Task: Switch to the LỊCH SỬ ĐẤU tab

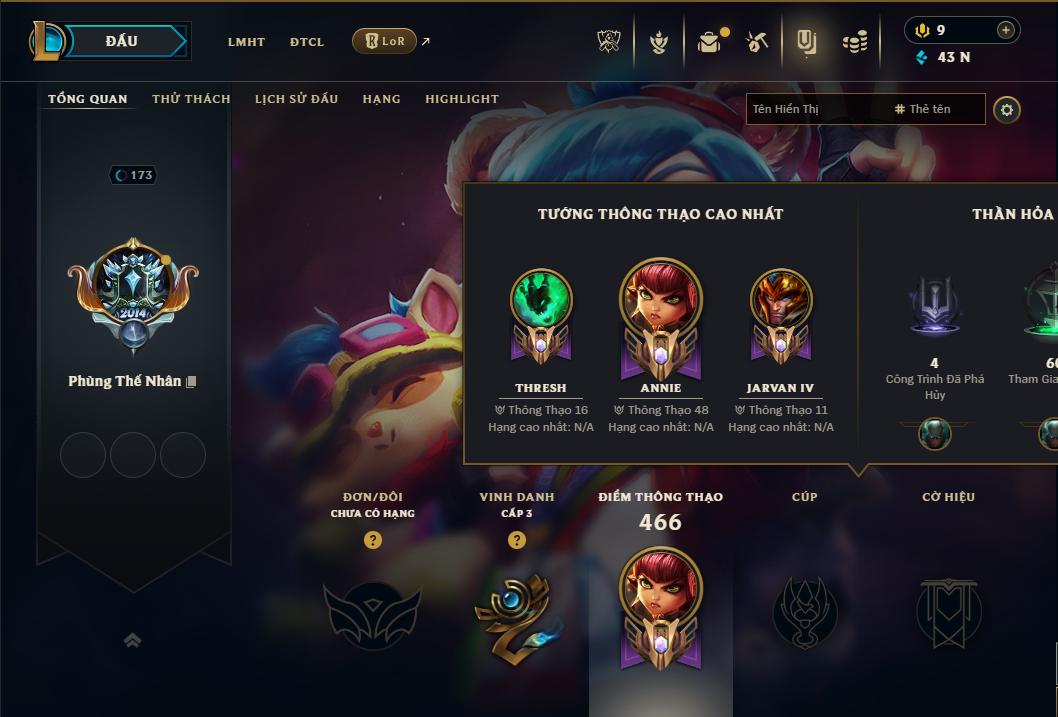Action: click(296, 99)
